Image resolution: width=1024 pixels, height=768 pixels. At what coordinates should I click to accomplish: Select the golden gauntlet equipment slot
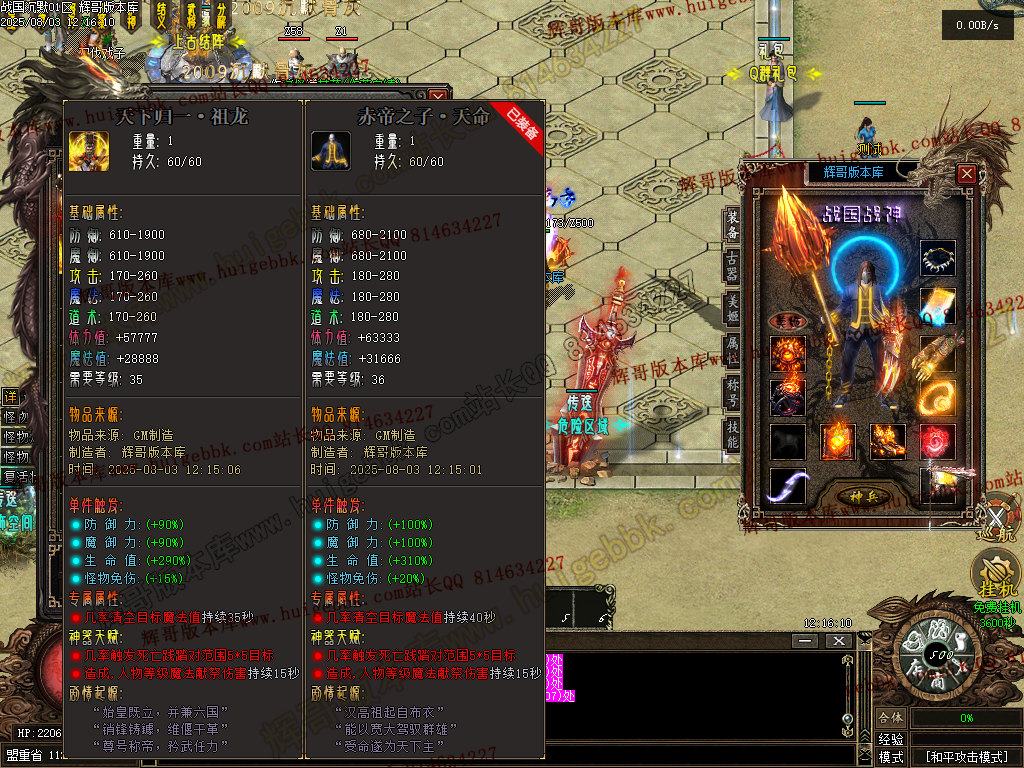(x=937, y=353)
